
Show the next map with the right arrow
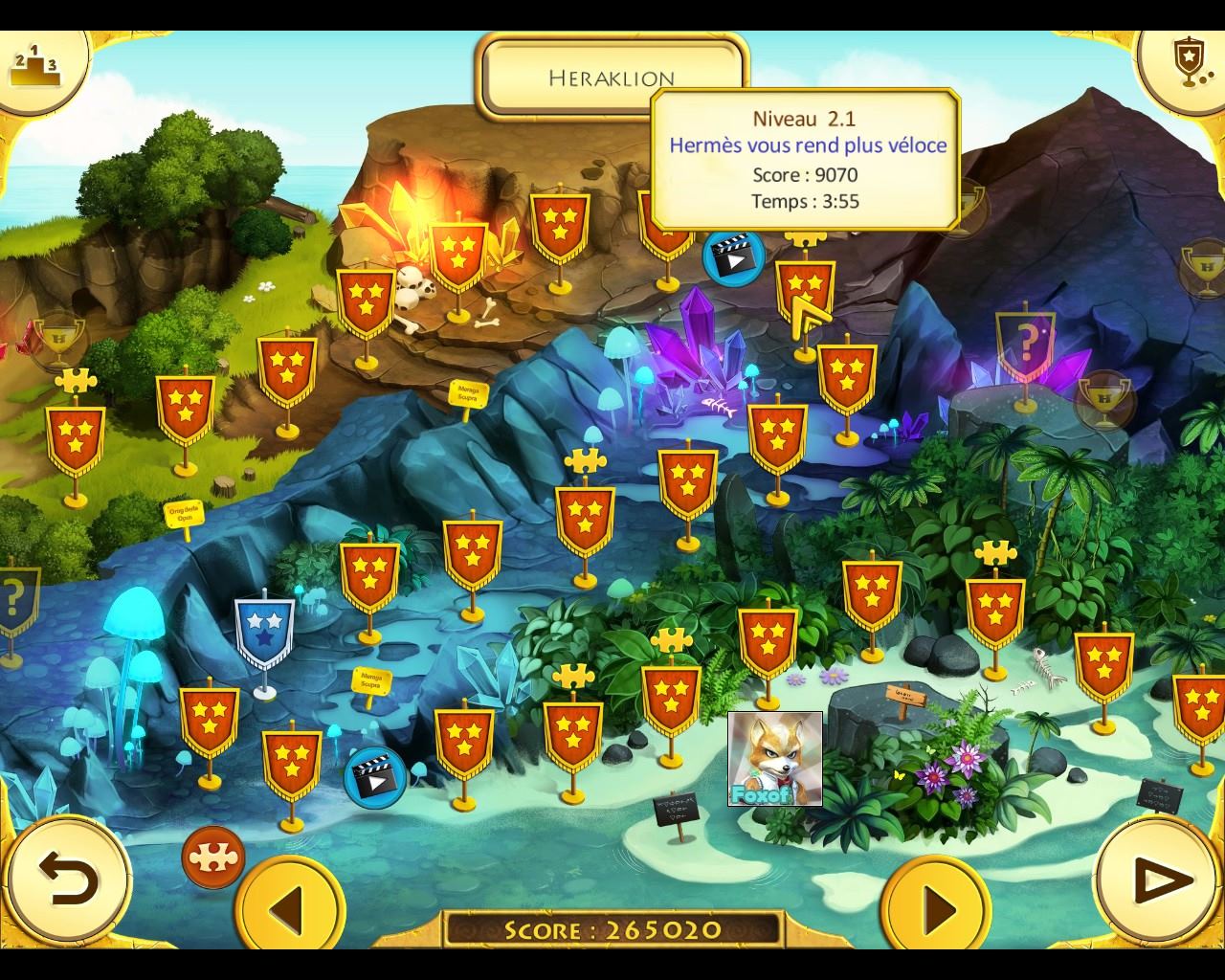point(937,904)
